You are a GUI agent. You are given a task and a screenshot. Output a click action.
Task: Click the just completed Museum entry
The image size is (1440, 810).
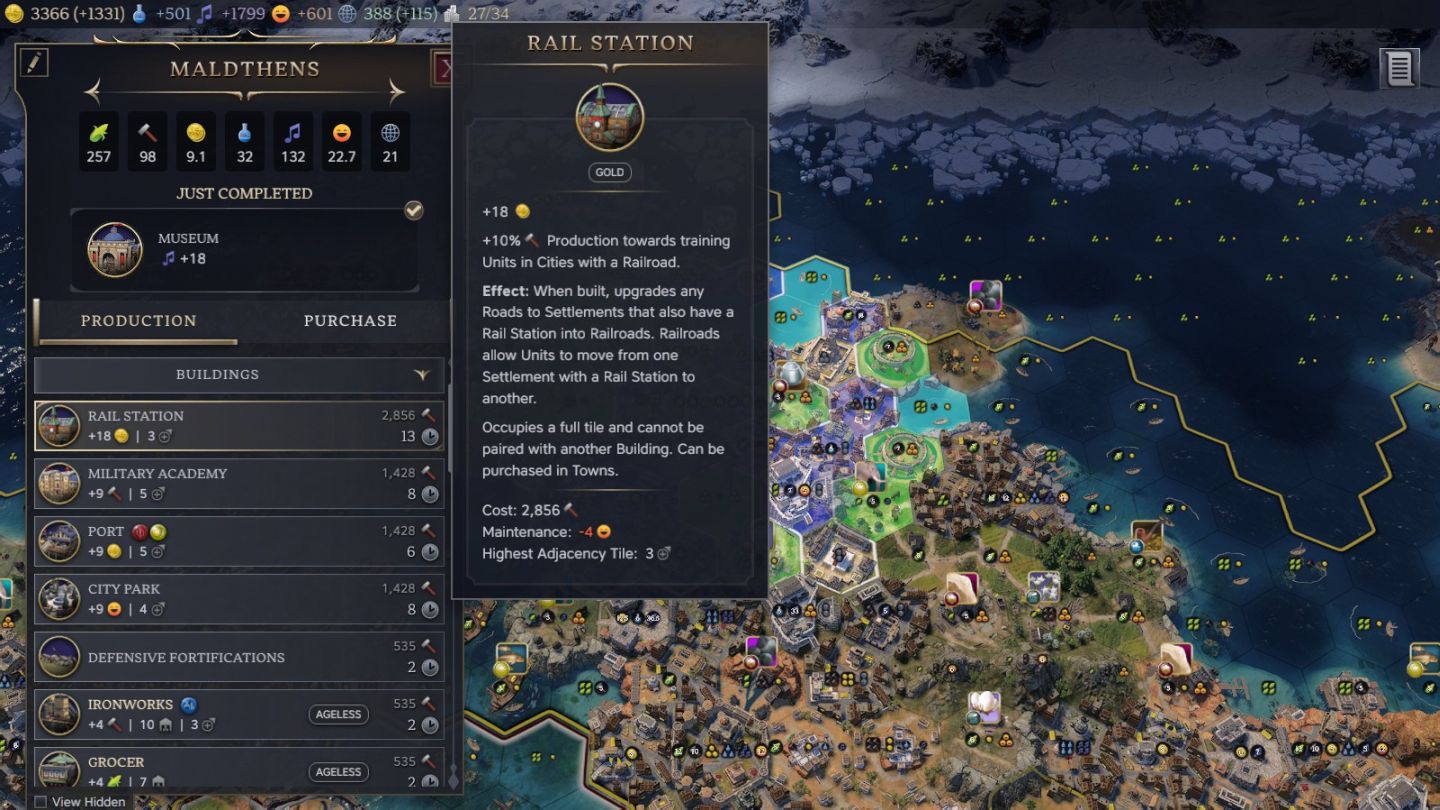click(x=244, y=249)
